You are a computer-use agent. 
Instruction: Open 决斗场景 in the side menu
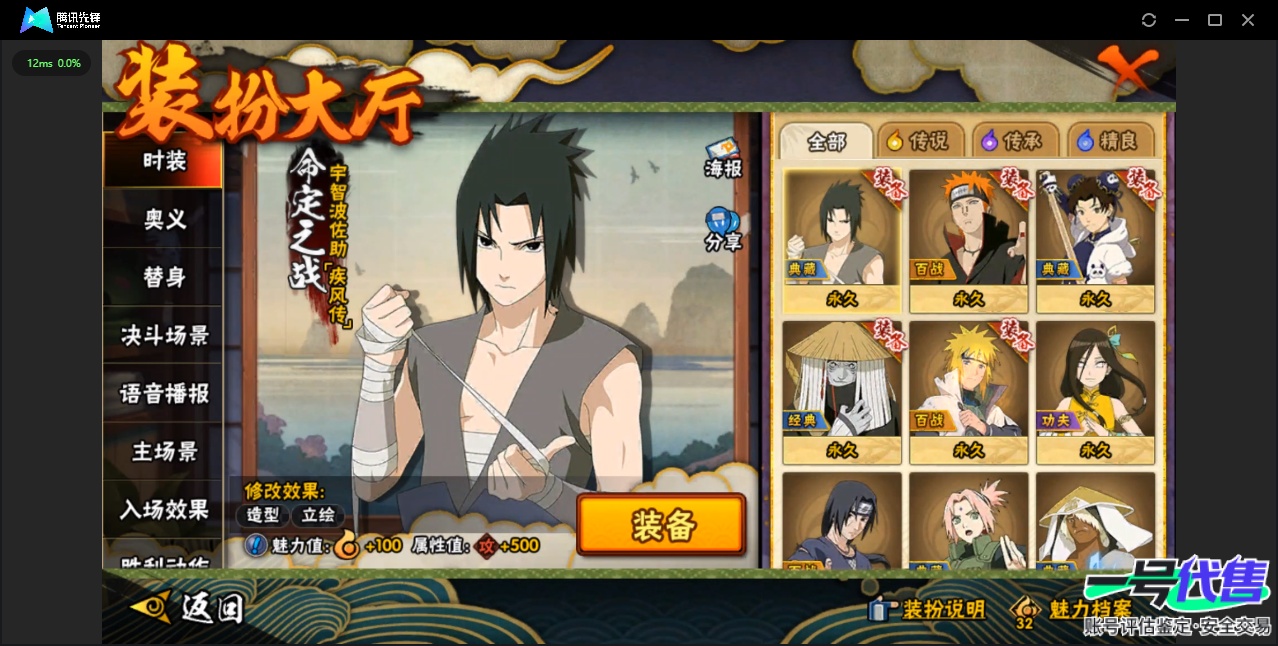164,335
